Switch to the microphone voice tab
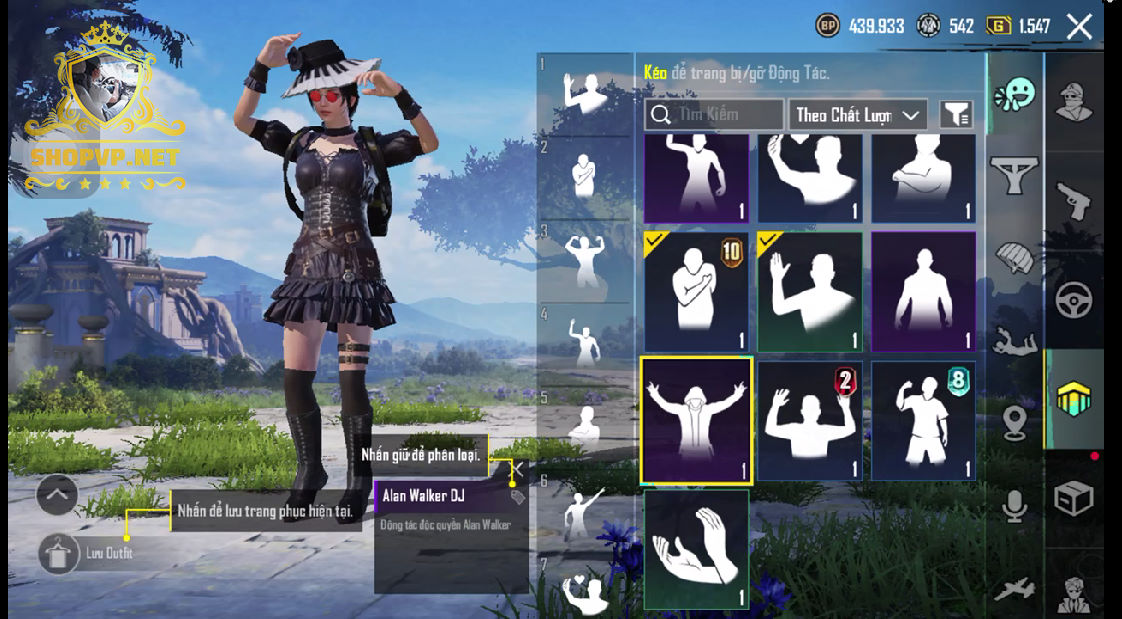Screen dimensions: 1122x619 (x=1015, y=508)
